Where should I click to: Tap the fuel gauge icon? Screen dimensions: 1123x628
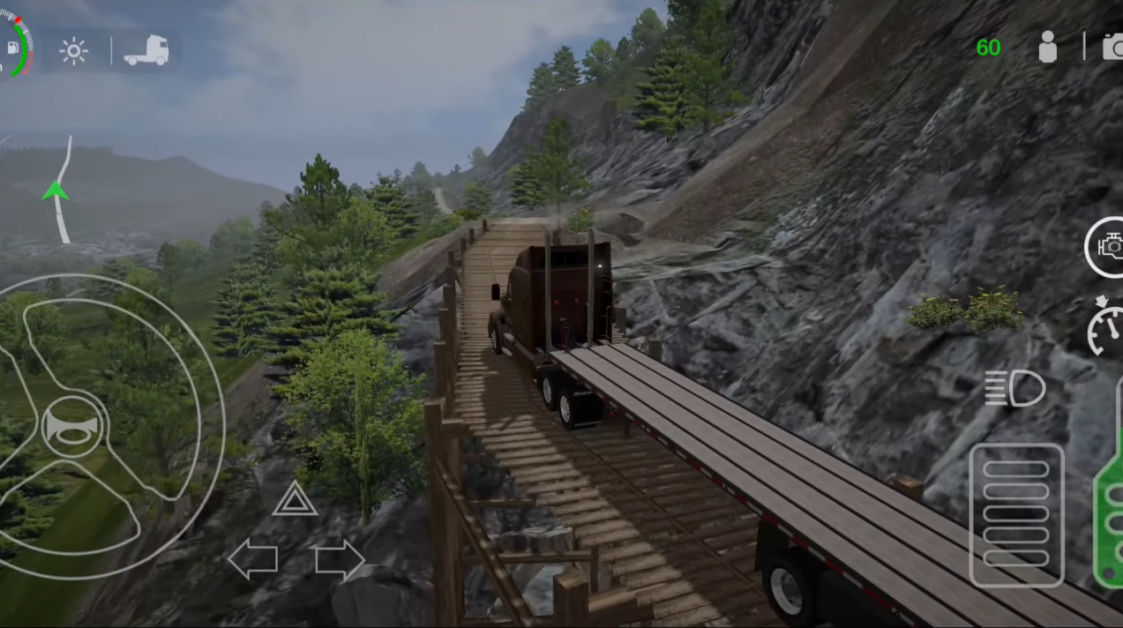pyautogui.click(x=14, y=47)
